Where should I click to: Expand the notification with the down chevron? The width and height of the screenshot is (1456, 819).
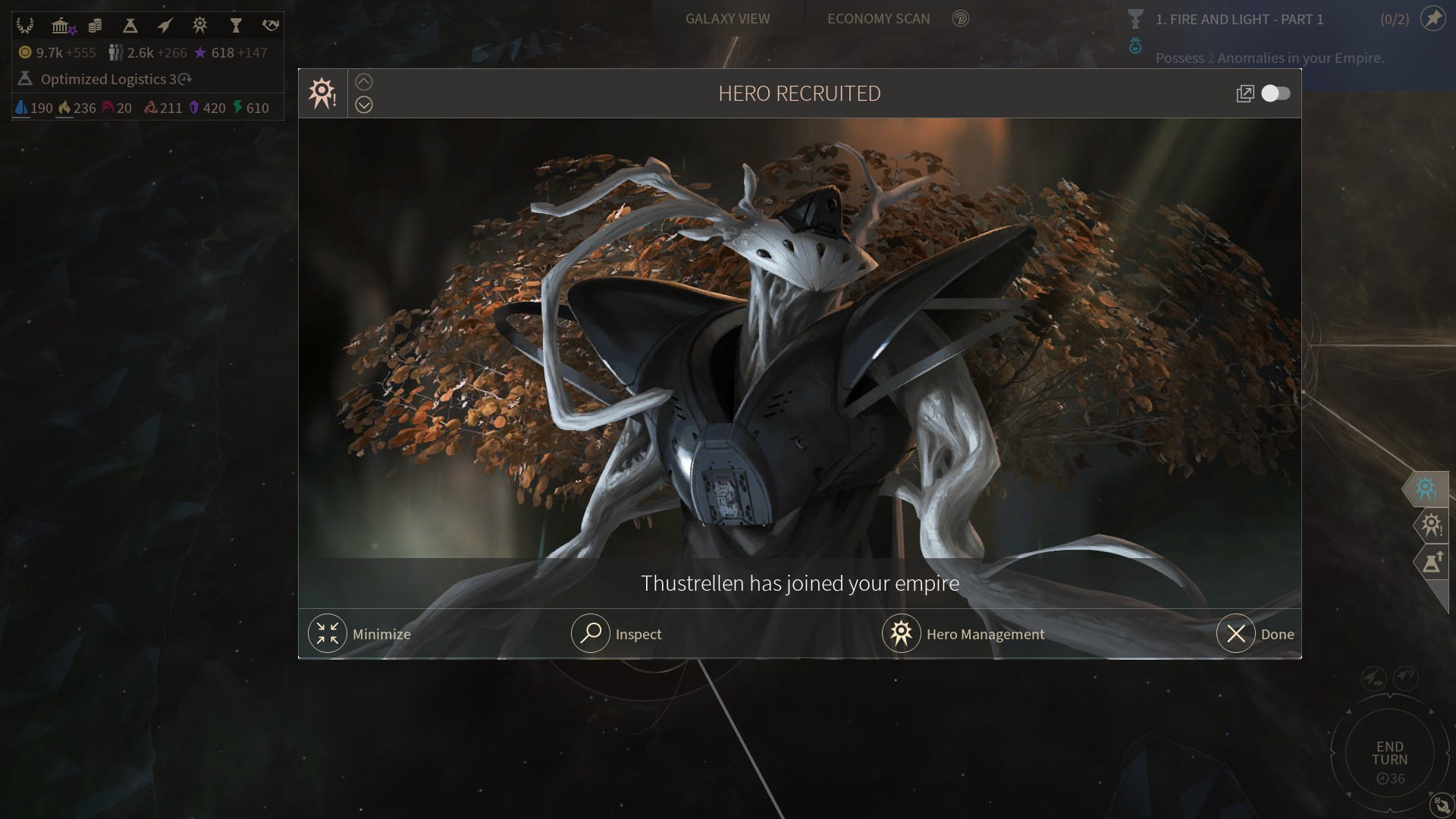364,105
